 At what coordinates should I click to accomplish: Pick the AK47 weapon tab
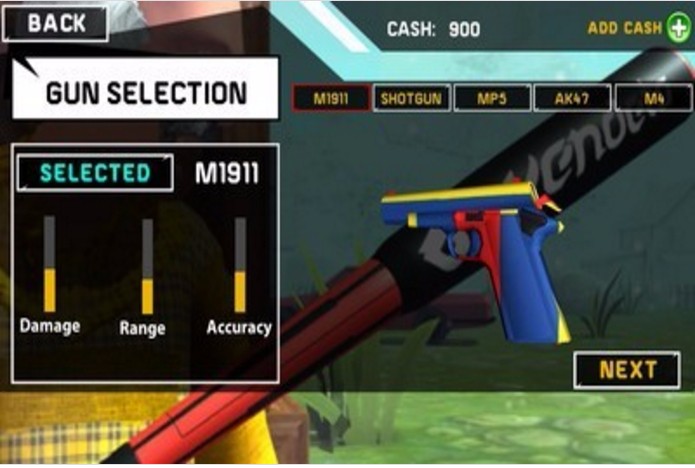[571, 98]
